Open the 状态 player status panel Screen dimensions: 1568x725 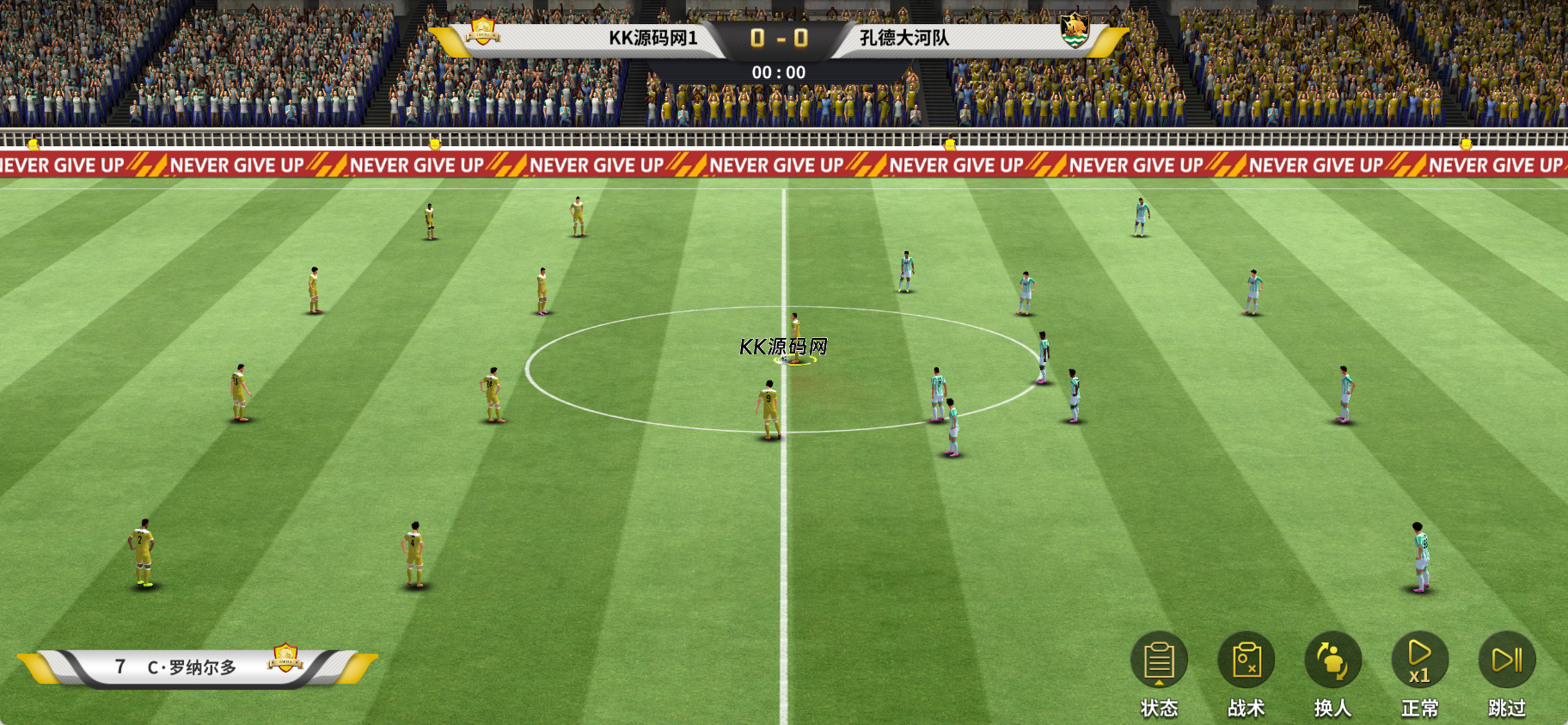pos(1159,660)
